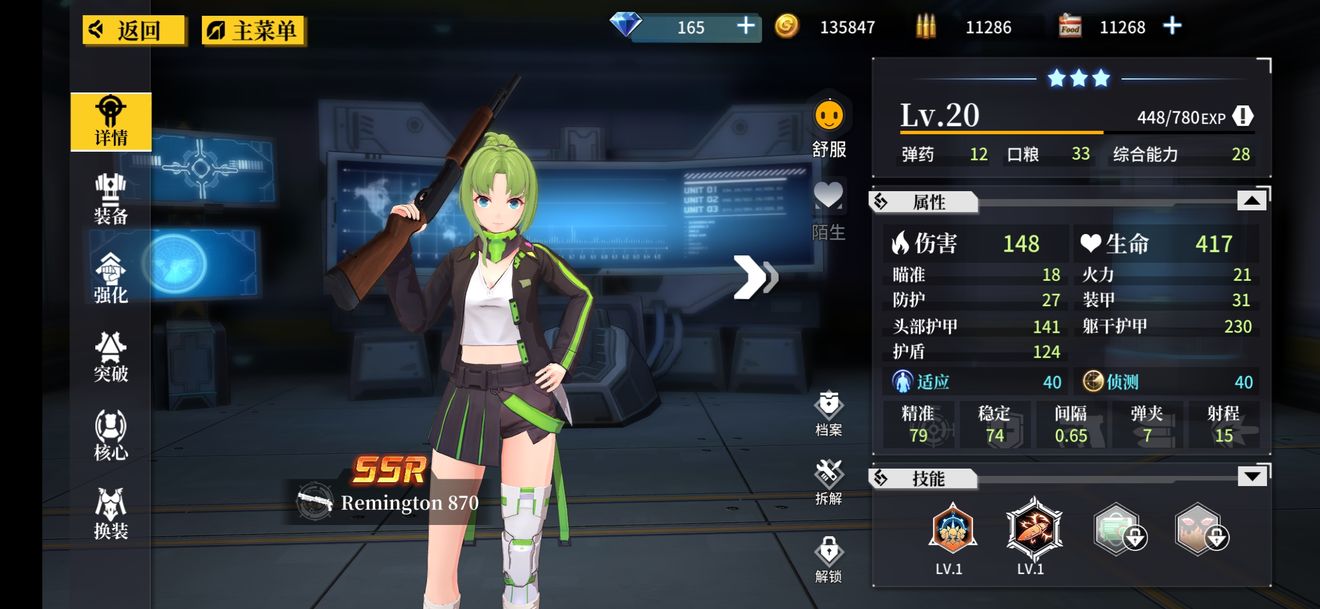The height and width of the screenshot is (609, 1320).
Task: Select the first LV.1 skill icon
Action: pos(952,529)
